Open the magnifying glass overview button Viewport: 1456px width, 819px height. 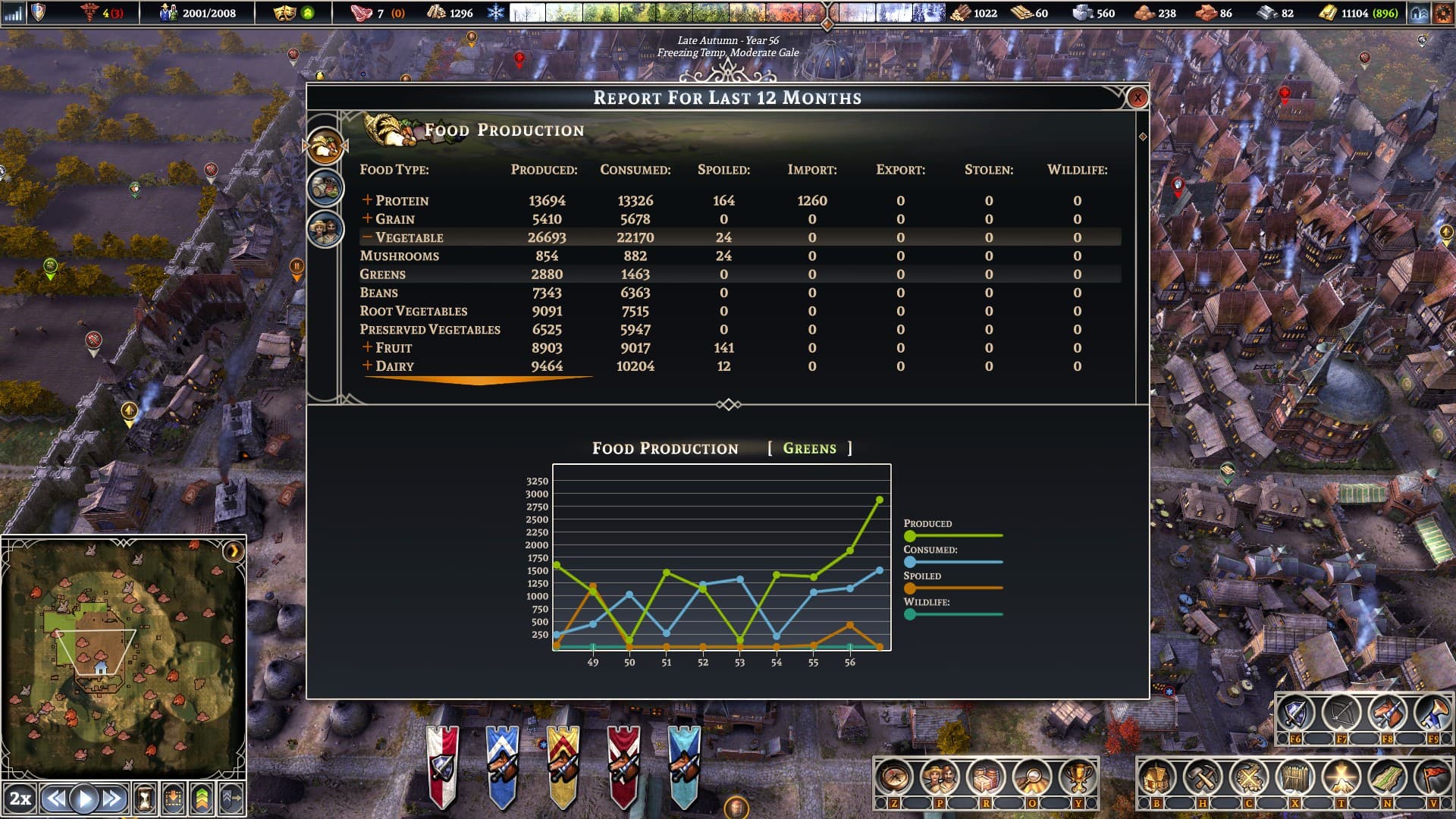1032,778
